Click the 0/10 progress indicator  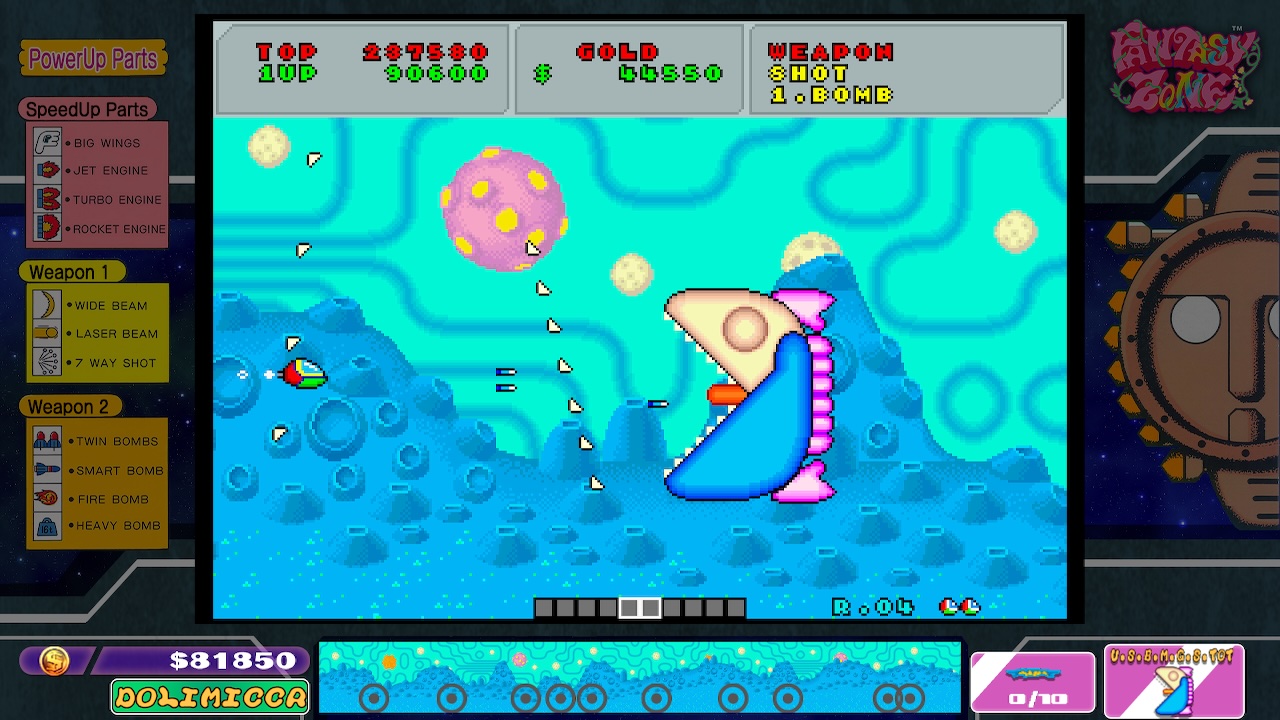point(1033,682)
